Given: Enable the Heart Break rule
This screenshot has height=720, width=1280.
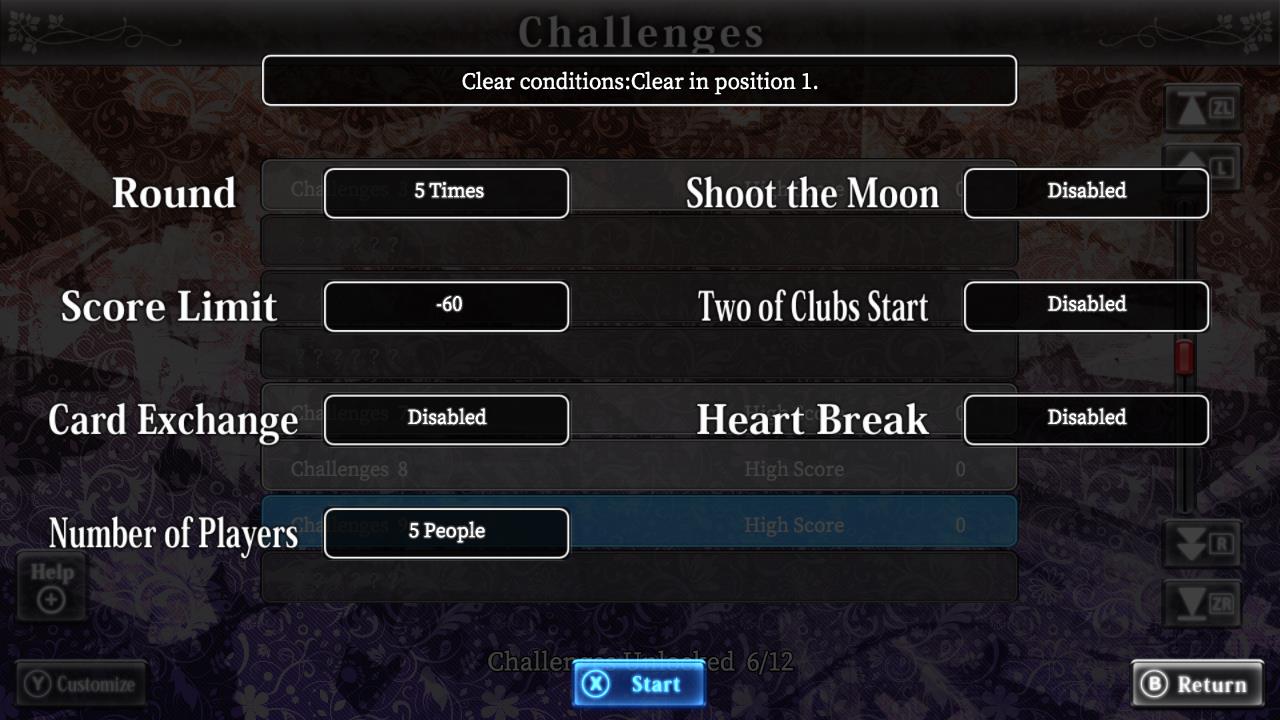Looking at the screenshot, I should click(1086, 418).
